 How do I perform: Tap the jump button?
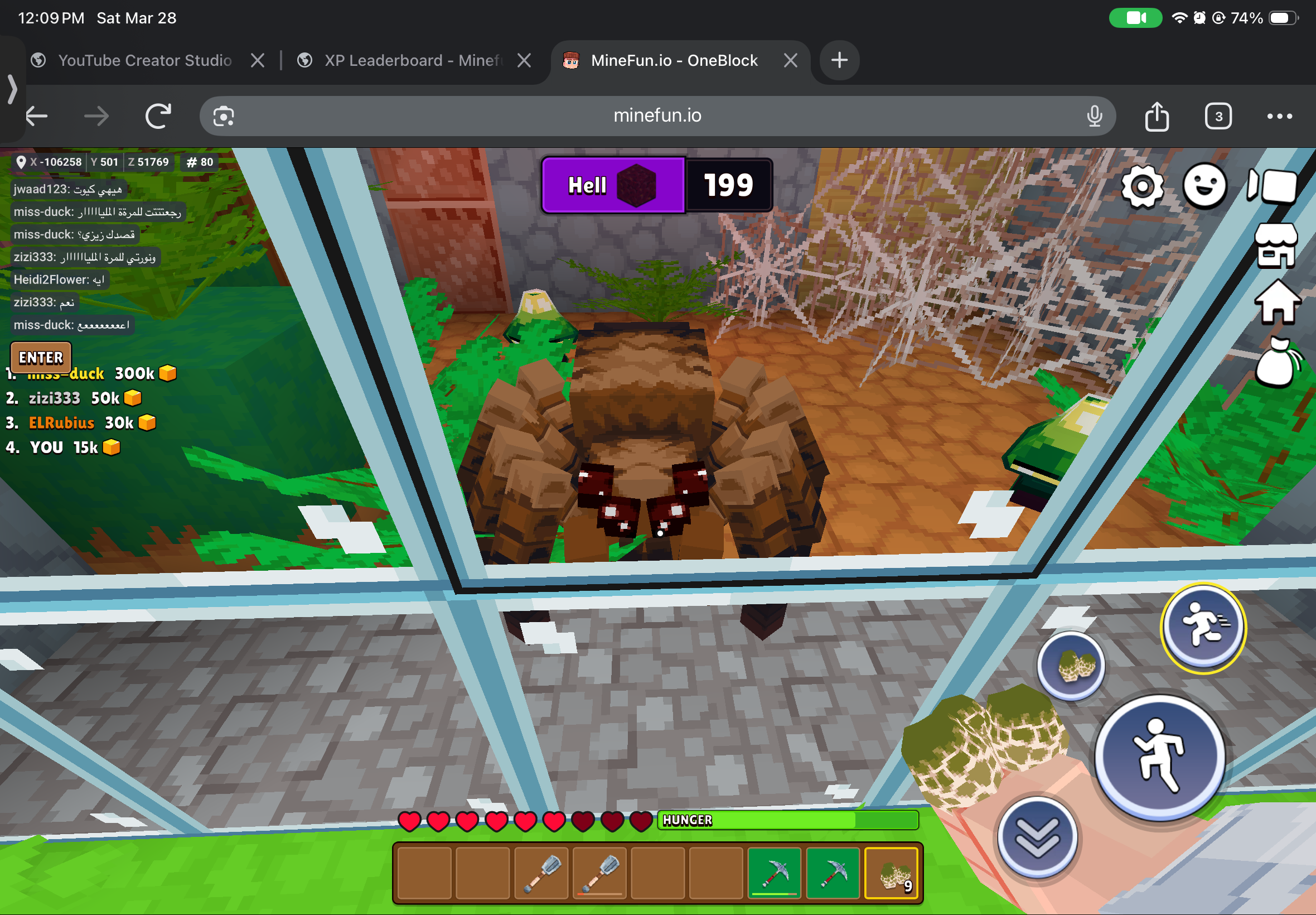pyautogui.click(x=1160, y=757)
